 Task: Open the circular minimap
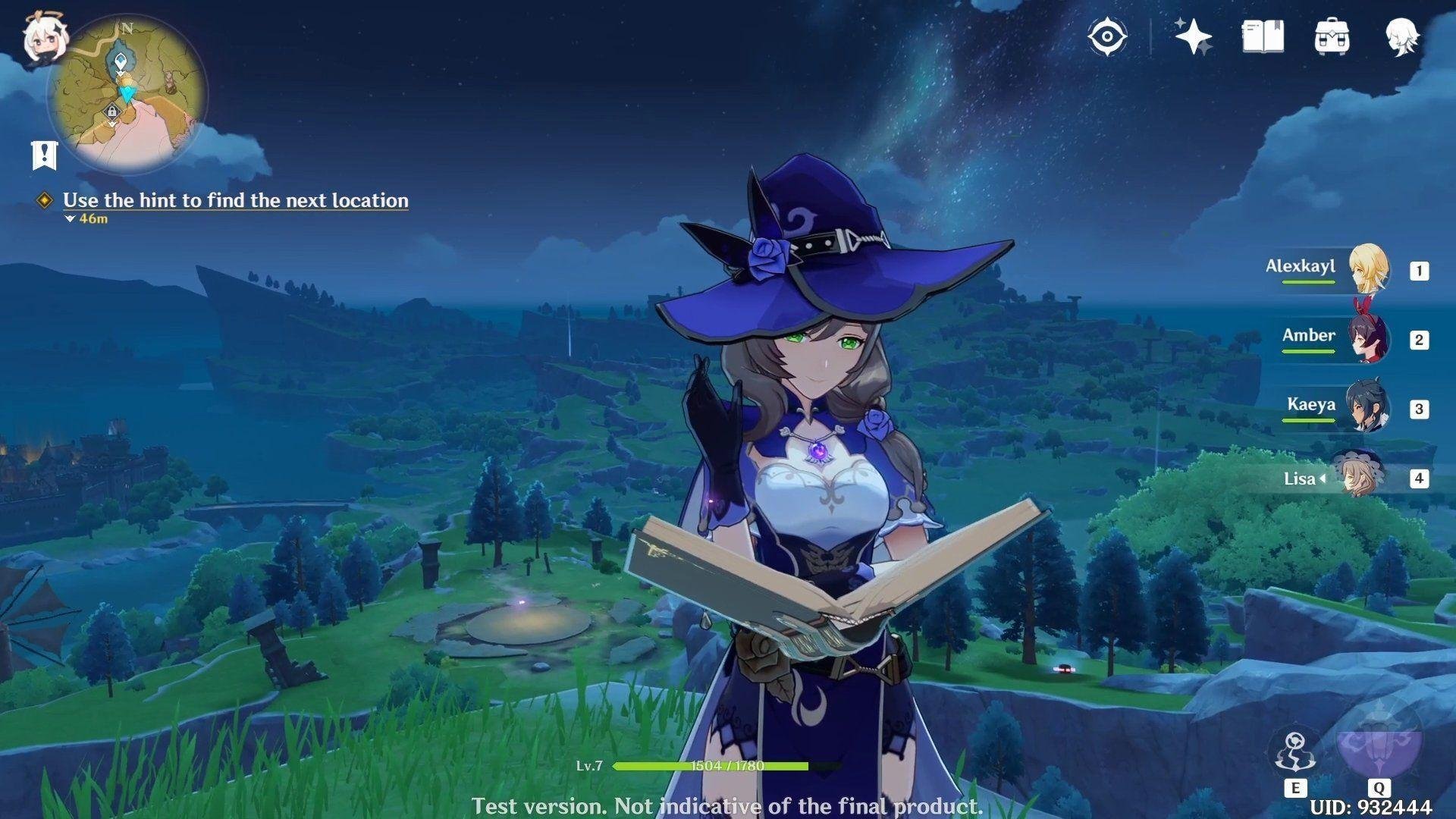point(127,94)
